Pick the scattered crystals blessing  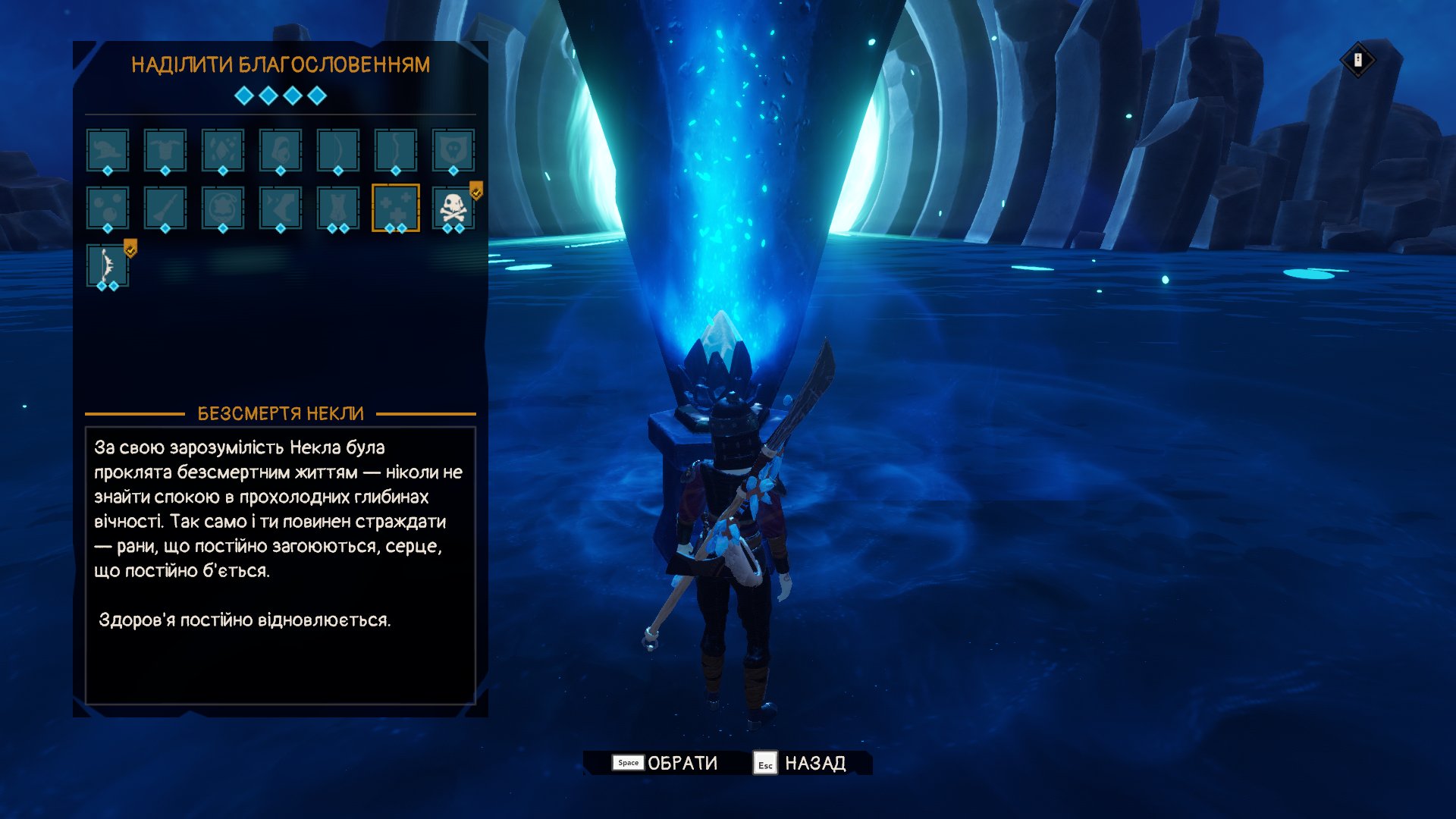223,150
